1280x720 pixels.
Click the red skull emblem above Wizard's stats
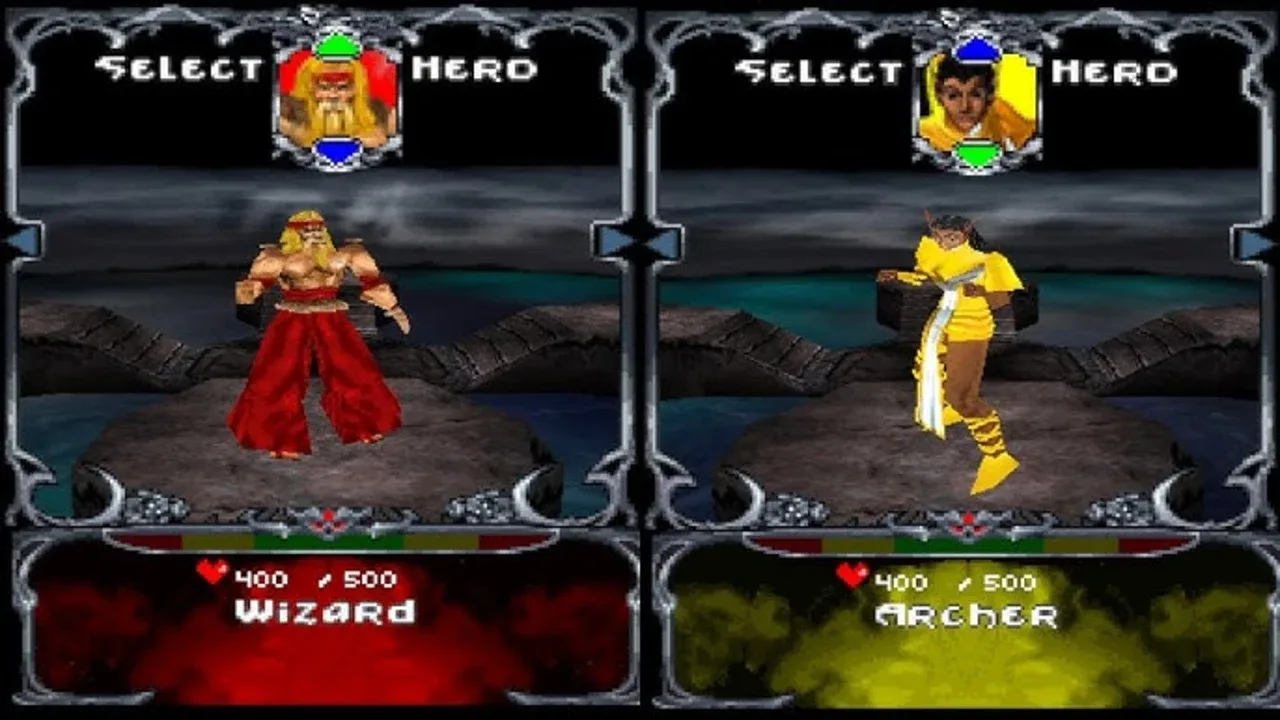tap(327, 518)
